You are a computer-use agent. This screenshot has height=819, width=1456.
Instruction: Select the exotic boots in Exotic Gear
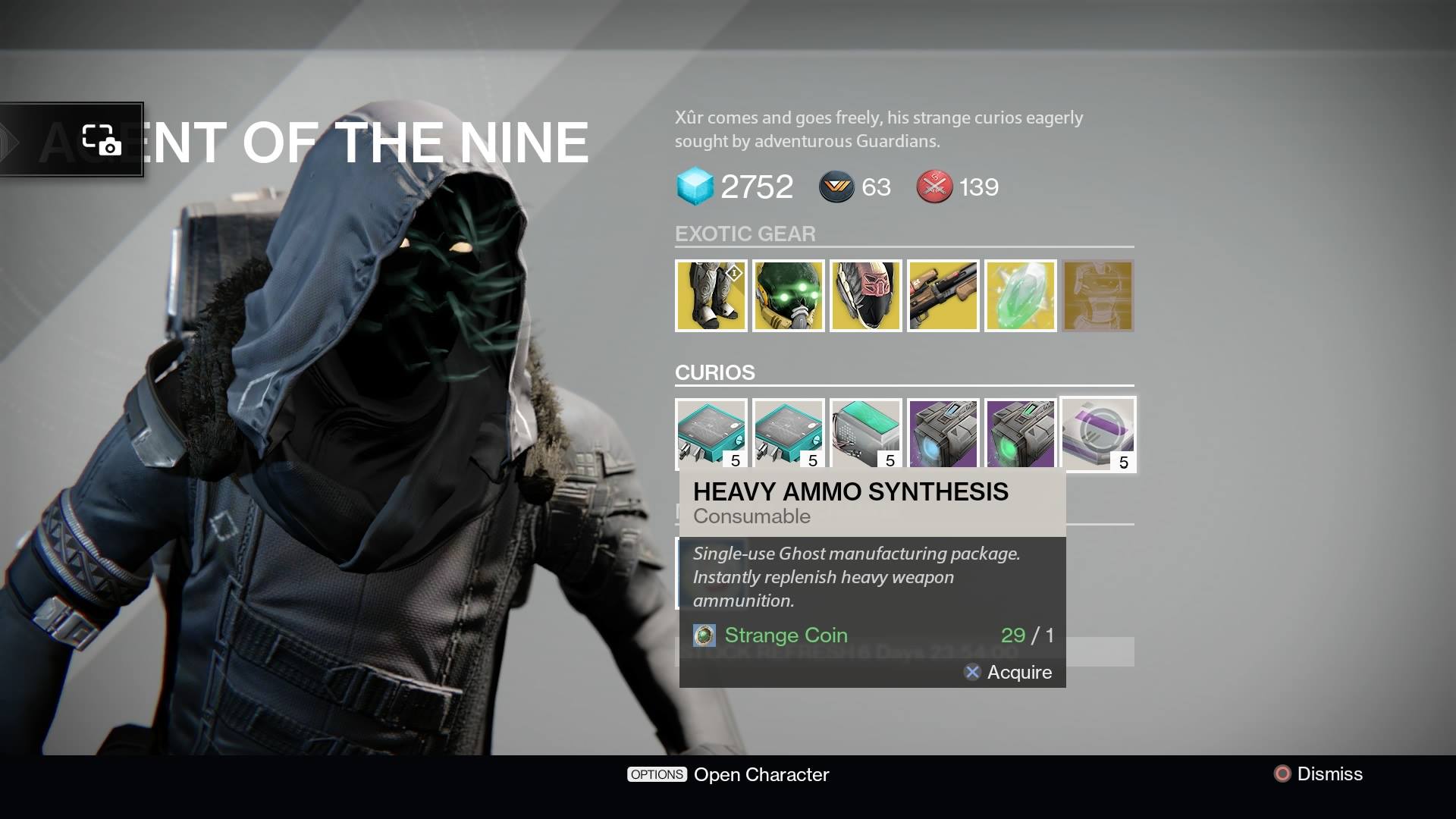click(x=711, y=296)
